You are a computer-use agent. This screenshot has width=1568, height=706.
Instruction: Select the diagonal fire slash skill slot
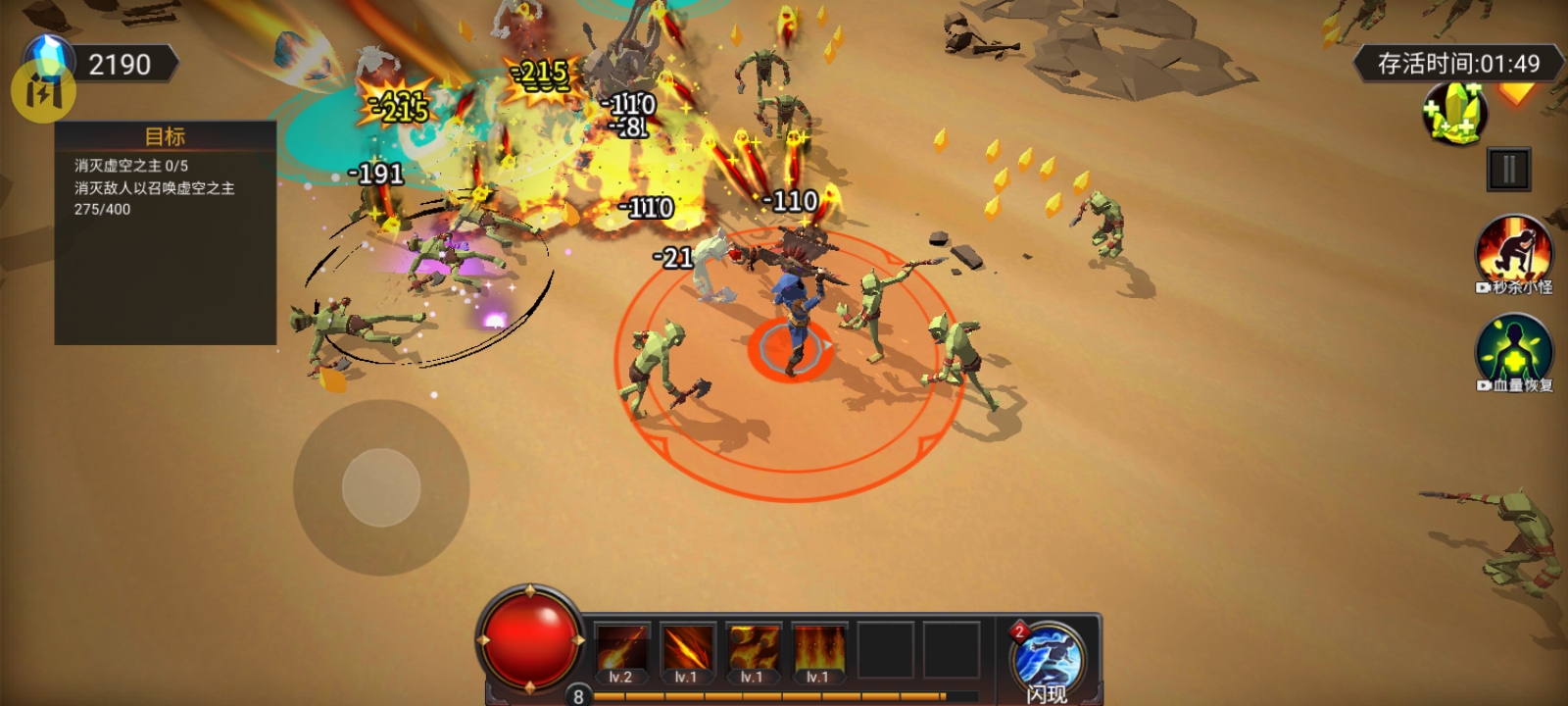point(687,650)
